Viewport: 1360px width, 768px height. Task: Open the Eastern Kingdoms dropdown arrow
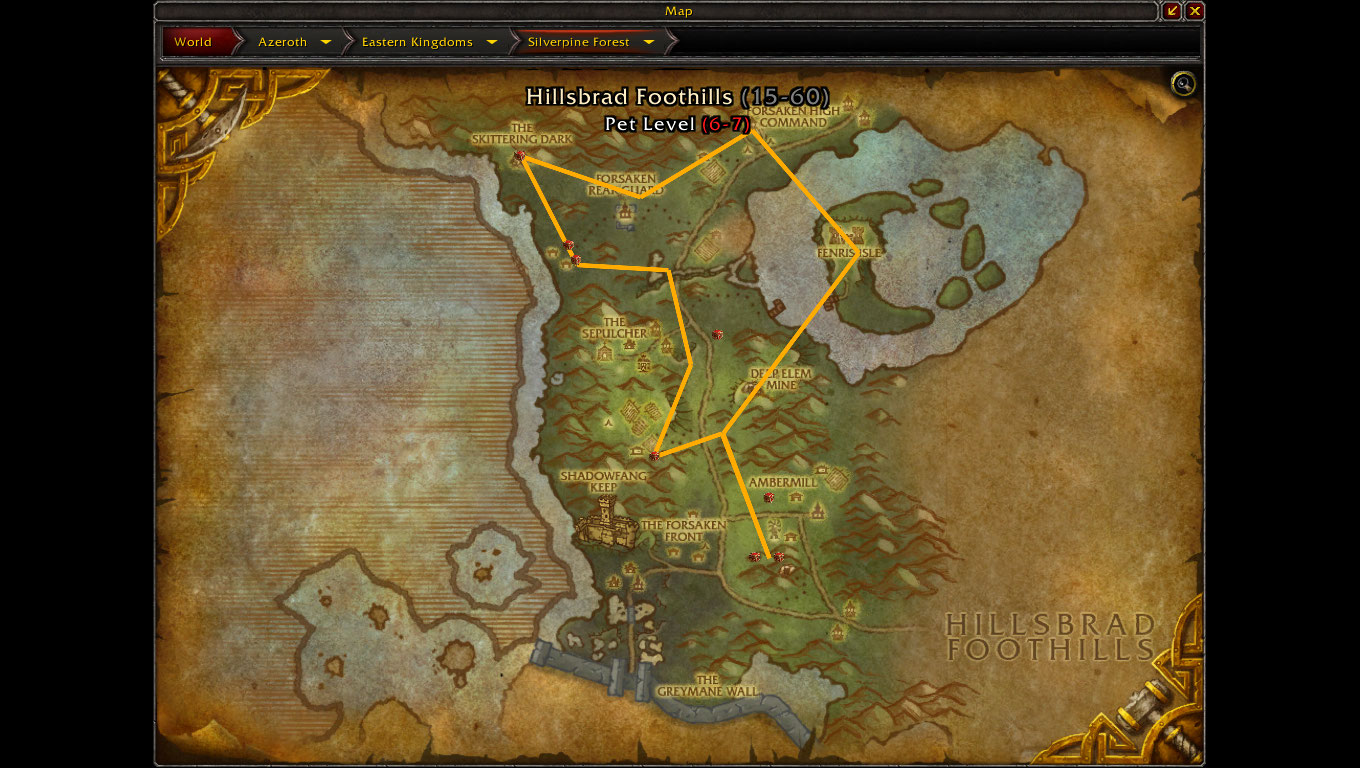pyautogui.click(x=492, y=42)
